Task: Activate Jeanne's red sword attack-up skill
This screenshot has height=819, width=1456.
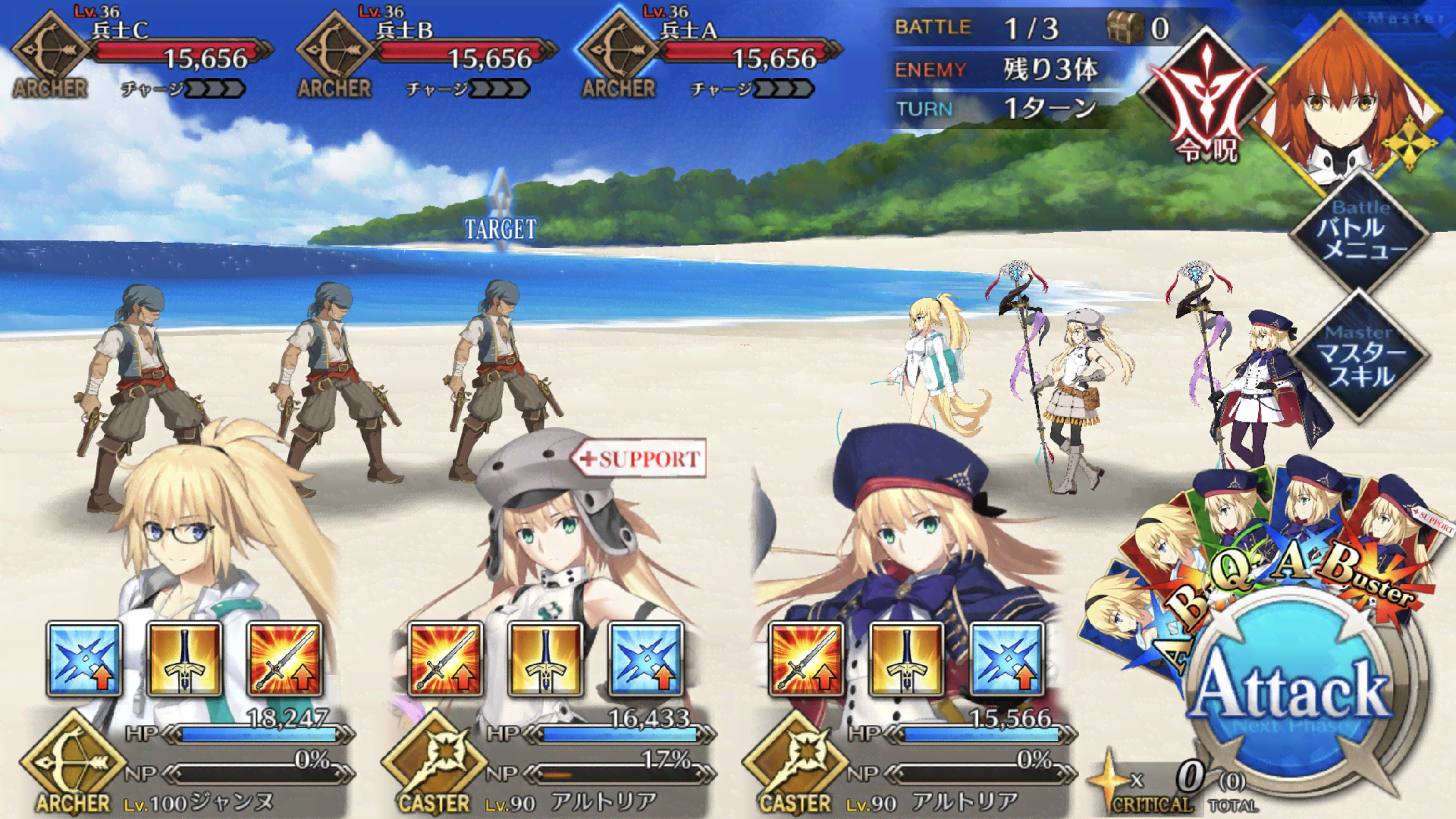Action: (285, 659)
